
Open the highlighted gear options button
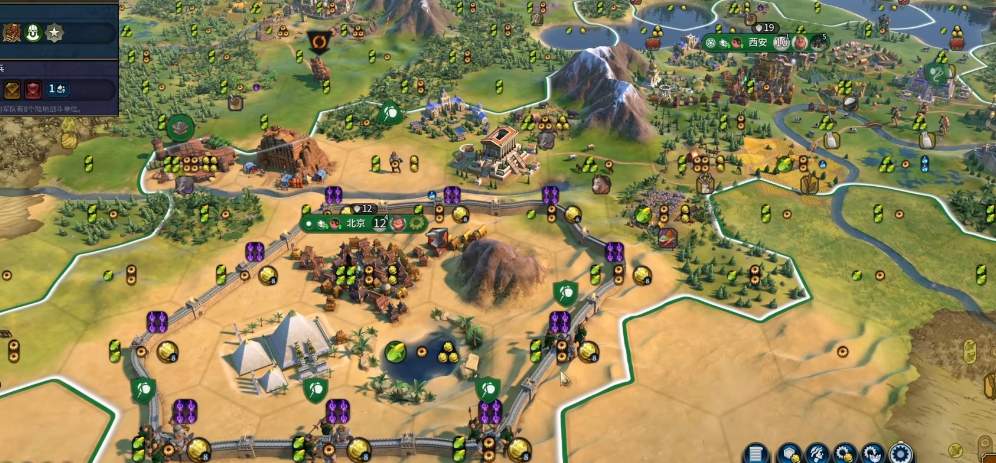pyautogui.click(x=901, y=453)
